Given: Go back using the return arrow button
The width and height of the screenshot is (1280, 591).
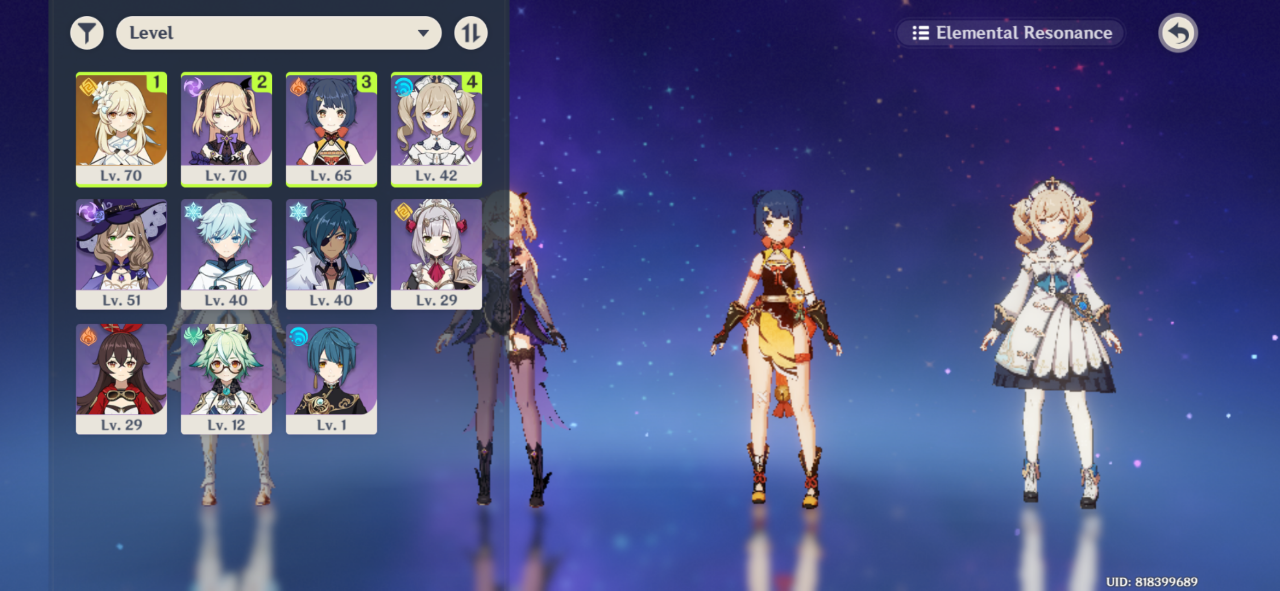Looking at the screenshot, I should tap(1178, 33).
